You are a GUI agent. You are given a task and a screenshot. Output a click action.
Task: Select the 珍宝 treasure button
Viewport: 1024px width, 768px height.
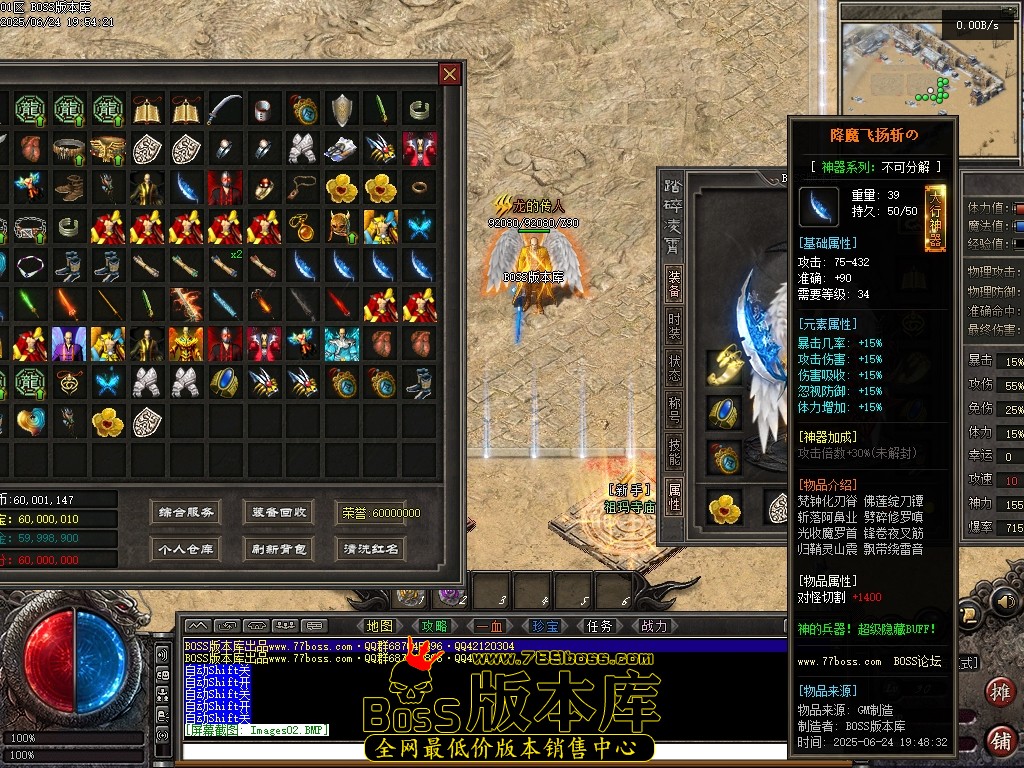tap(545, 626)
